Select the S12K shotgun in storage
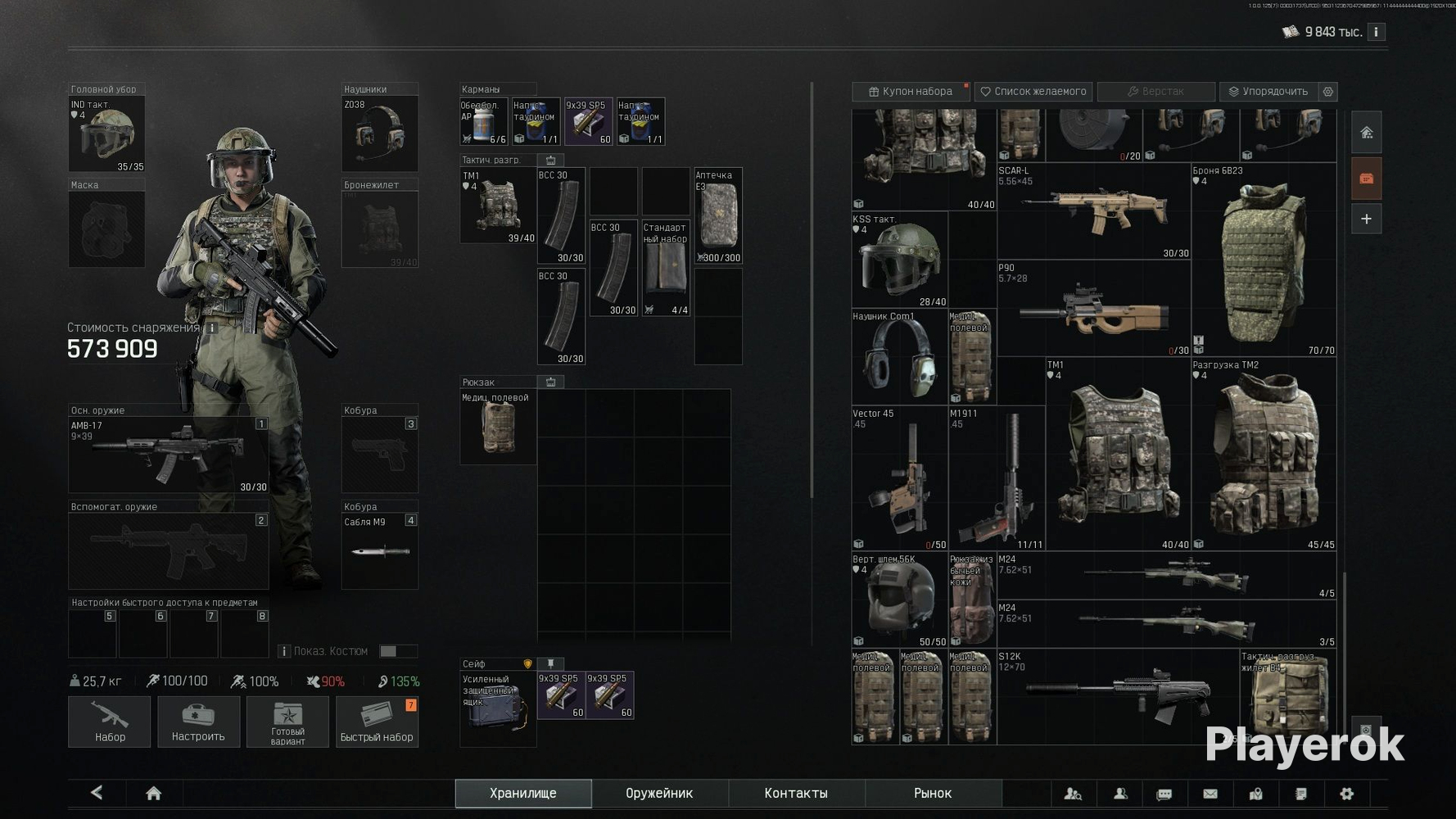Viewport: 1456px width, 819px height. coord(1118,696)
